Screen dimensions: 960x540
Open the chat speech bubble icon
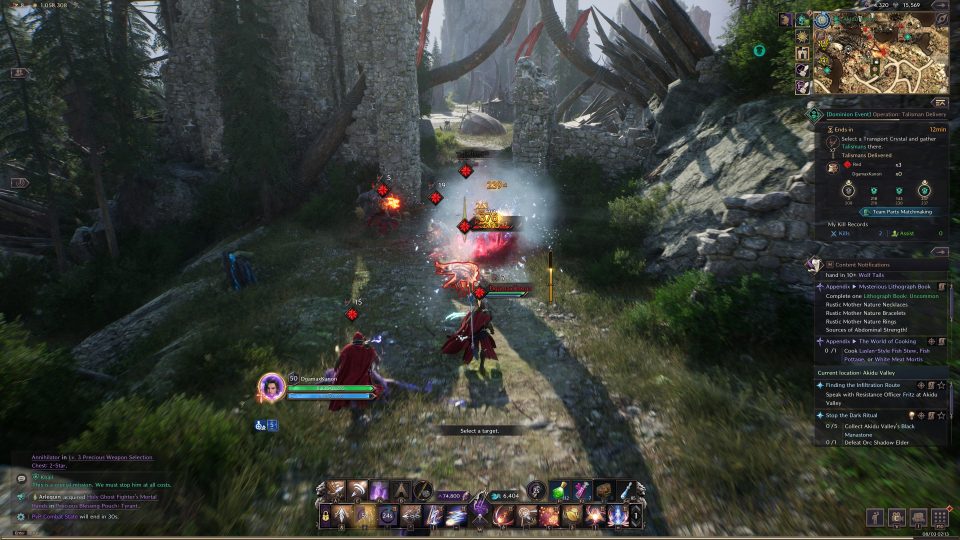pyautogui.click(x=21, y=479)
